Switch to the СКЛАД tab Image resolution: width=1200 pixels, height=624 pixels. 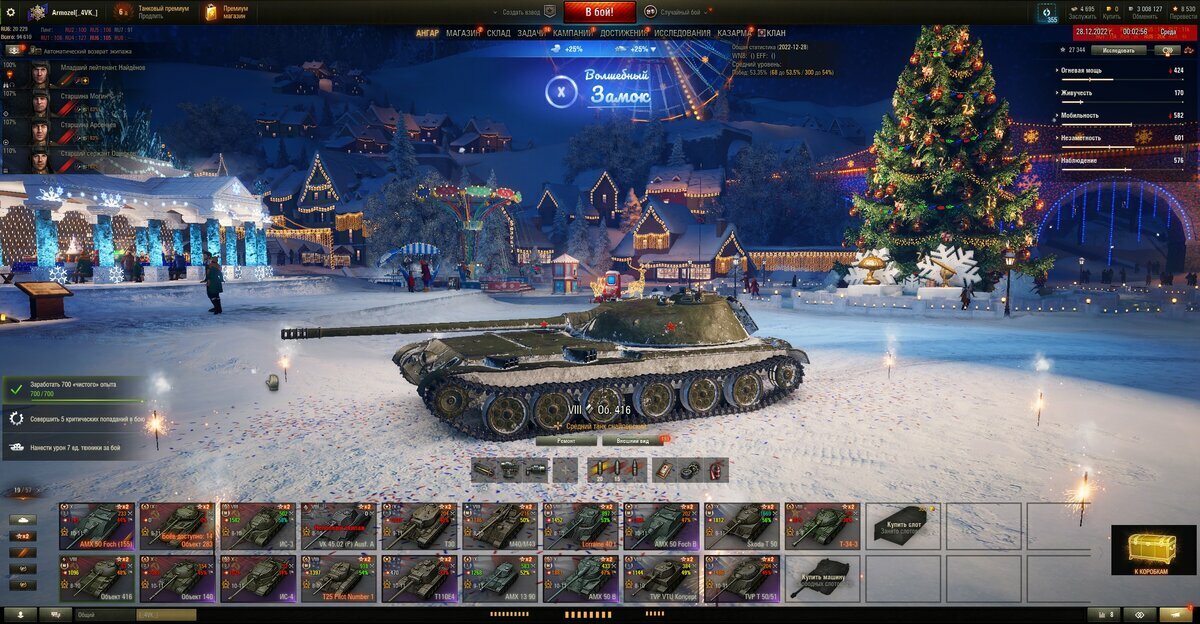point(498,33)
